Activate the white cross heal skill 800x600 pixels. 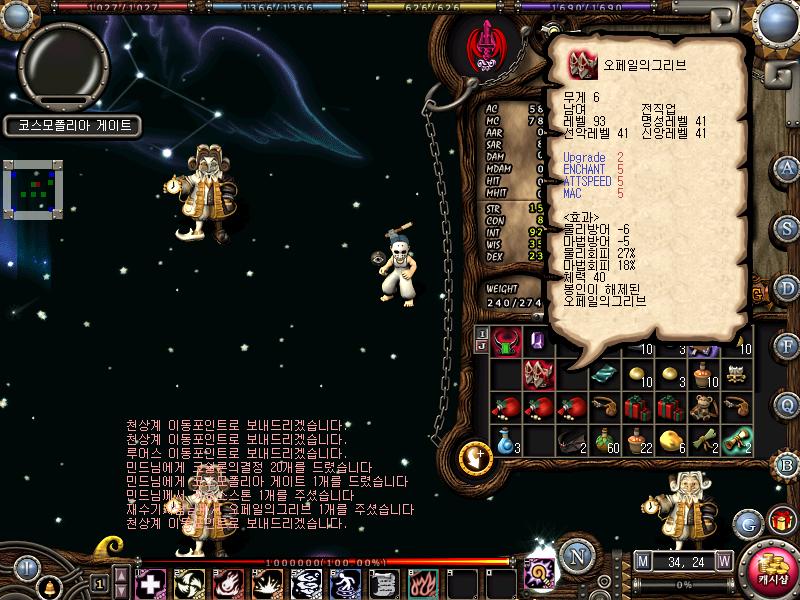150,583
